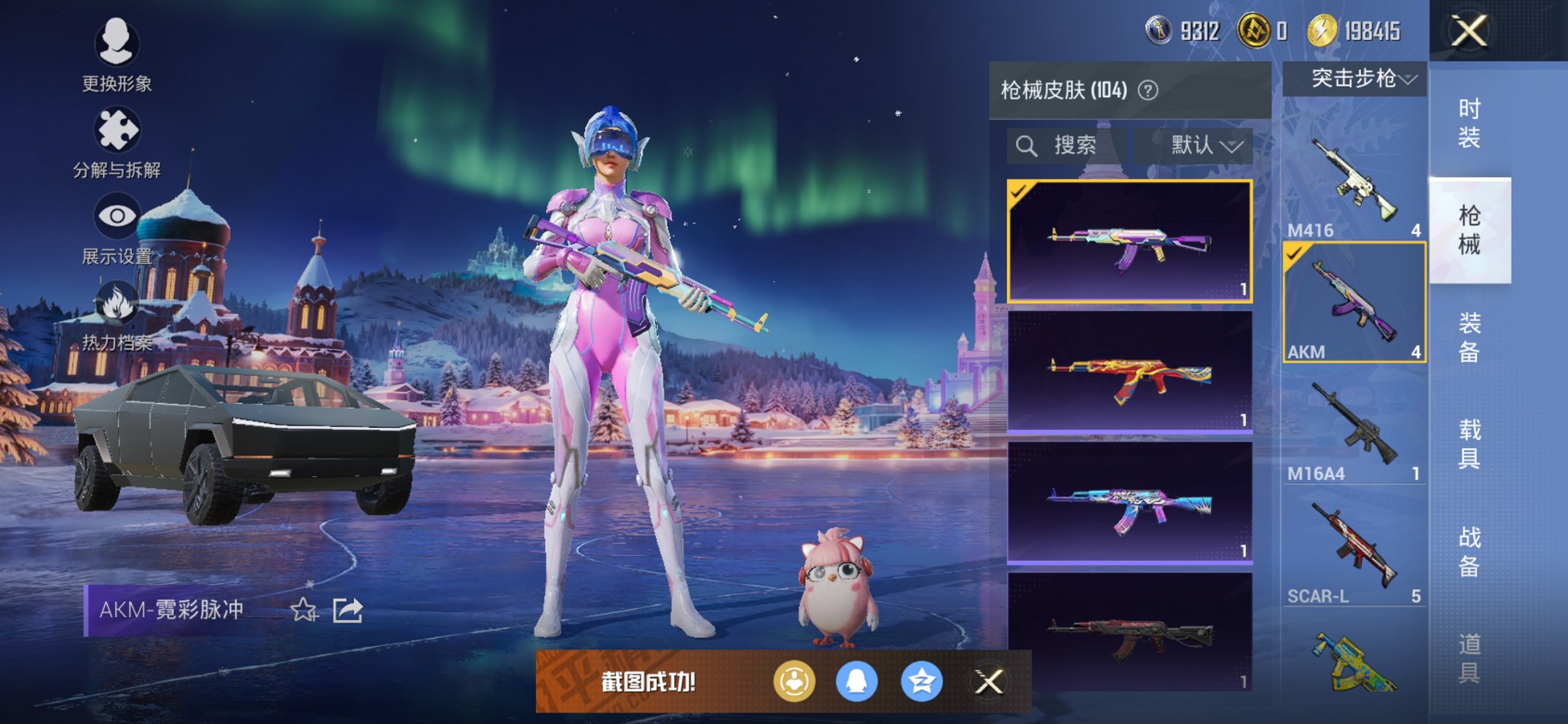This screenshot has height=724, width=1568.
Task: Choose the red and gold AKM skin
Action: click(x=1129, y=373)
